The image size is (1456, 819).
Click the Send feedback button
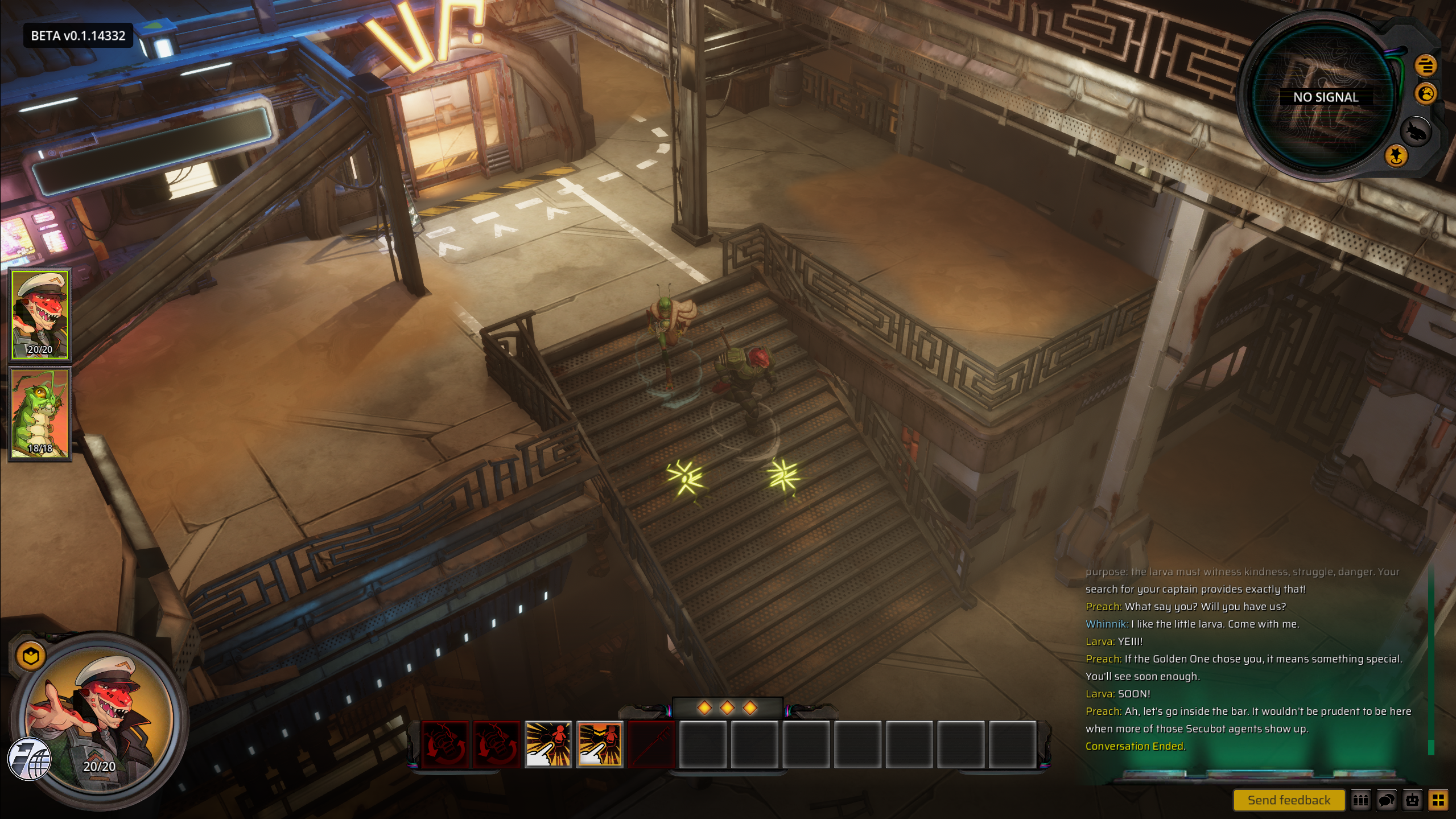coord(1288,800)
